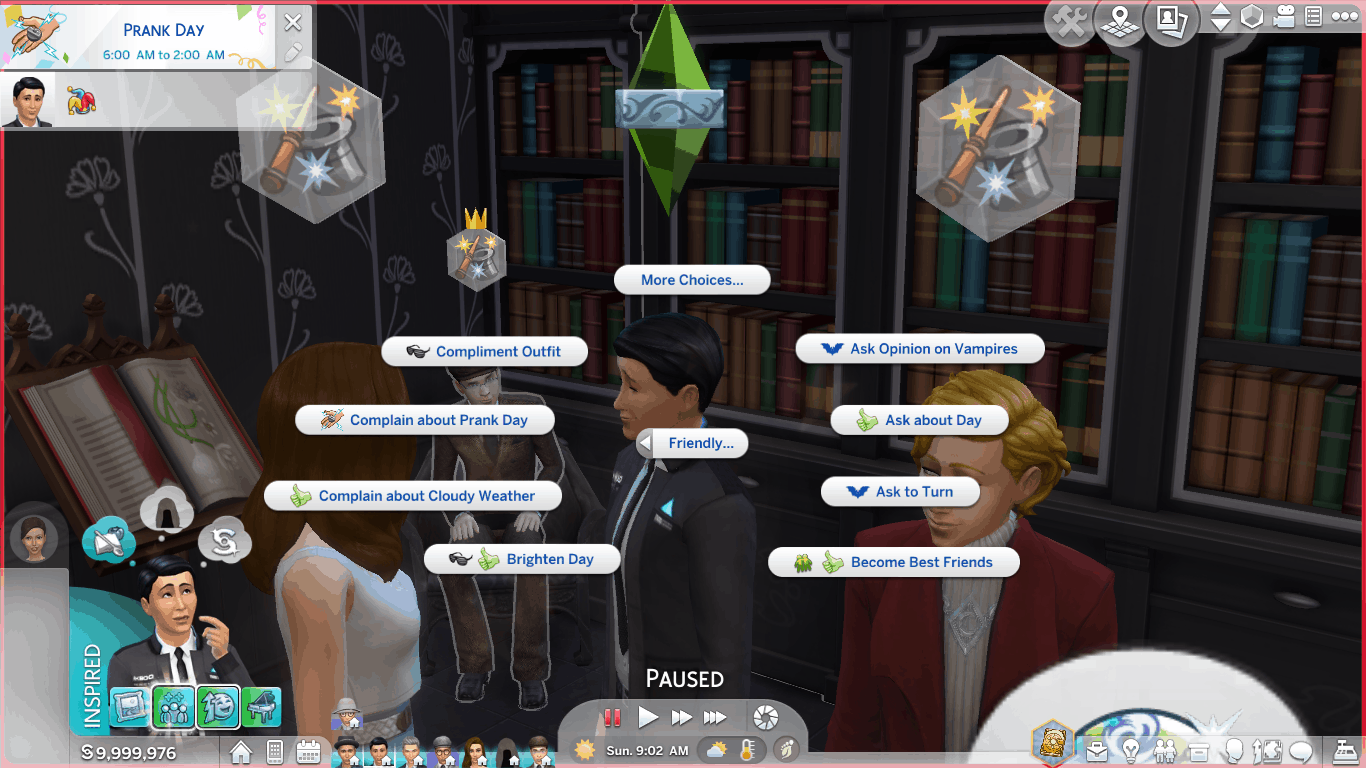The width and height of the screenshot is (1366, 768).
Task: Click the red pause button
Action: click(612, 717)
